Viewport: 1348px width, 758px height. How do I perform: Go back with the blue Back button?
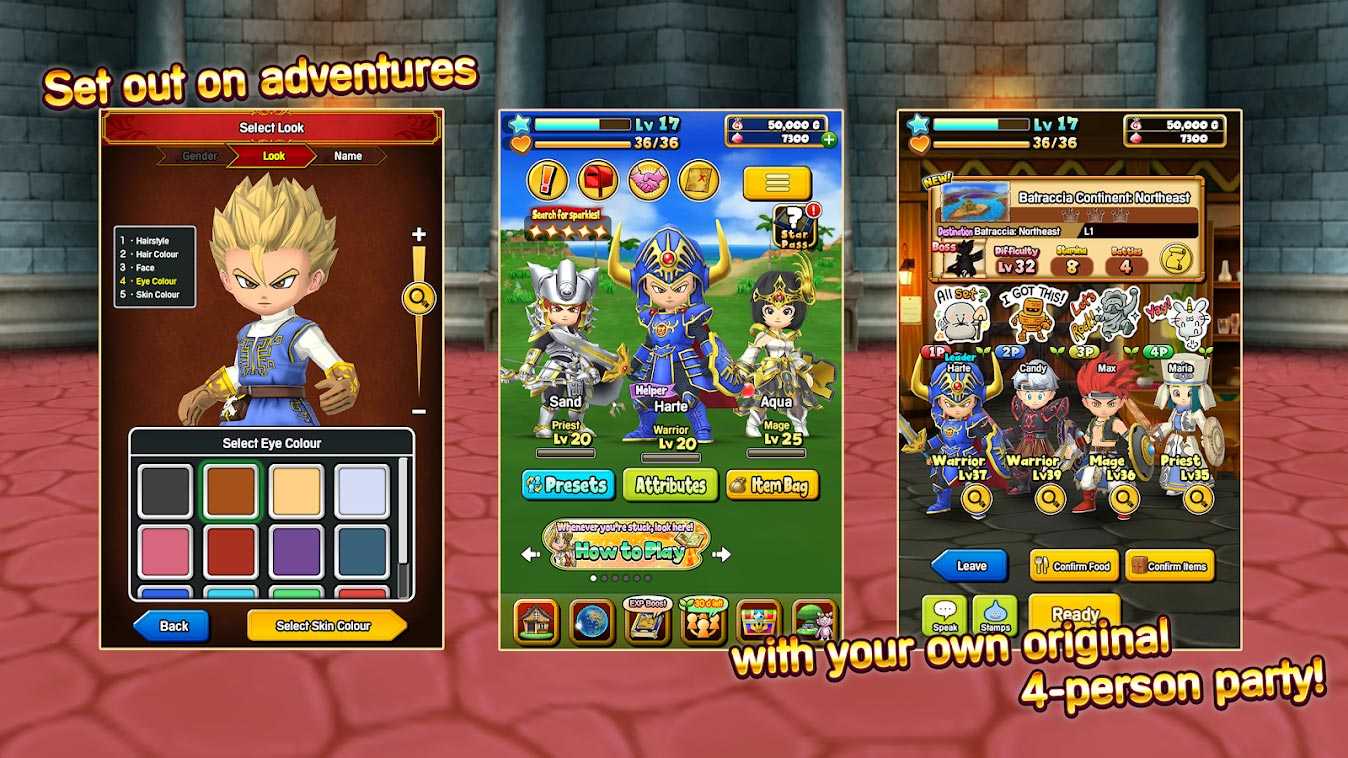click(x=171, y=626)
